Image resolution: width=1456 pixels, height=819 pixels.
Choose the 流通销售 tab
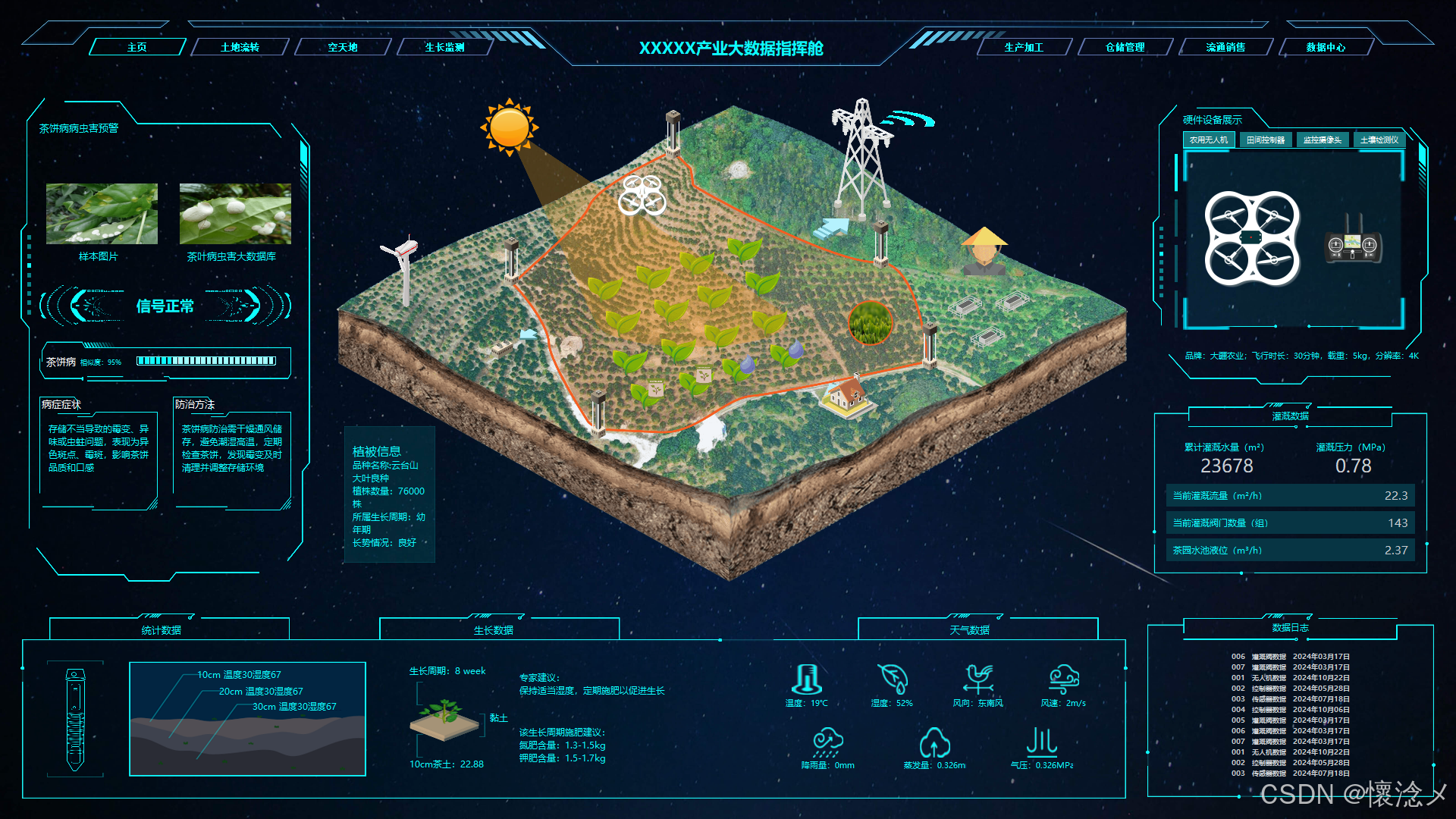(x=1225, y=47)
